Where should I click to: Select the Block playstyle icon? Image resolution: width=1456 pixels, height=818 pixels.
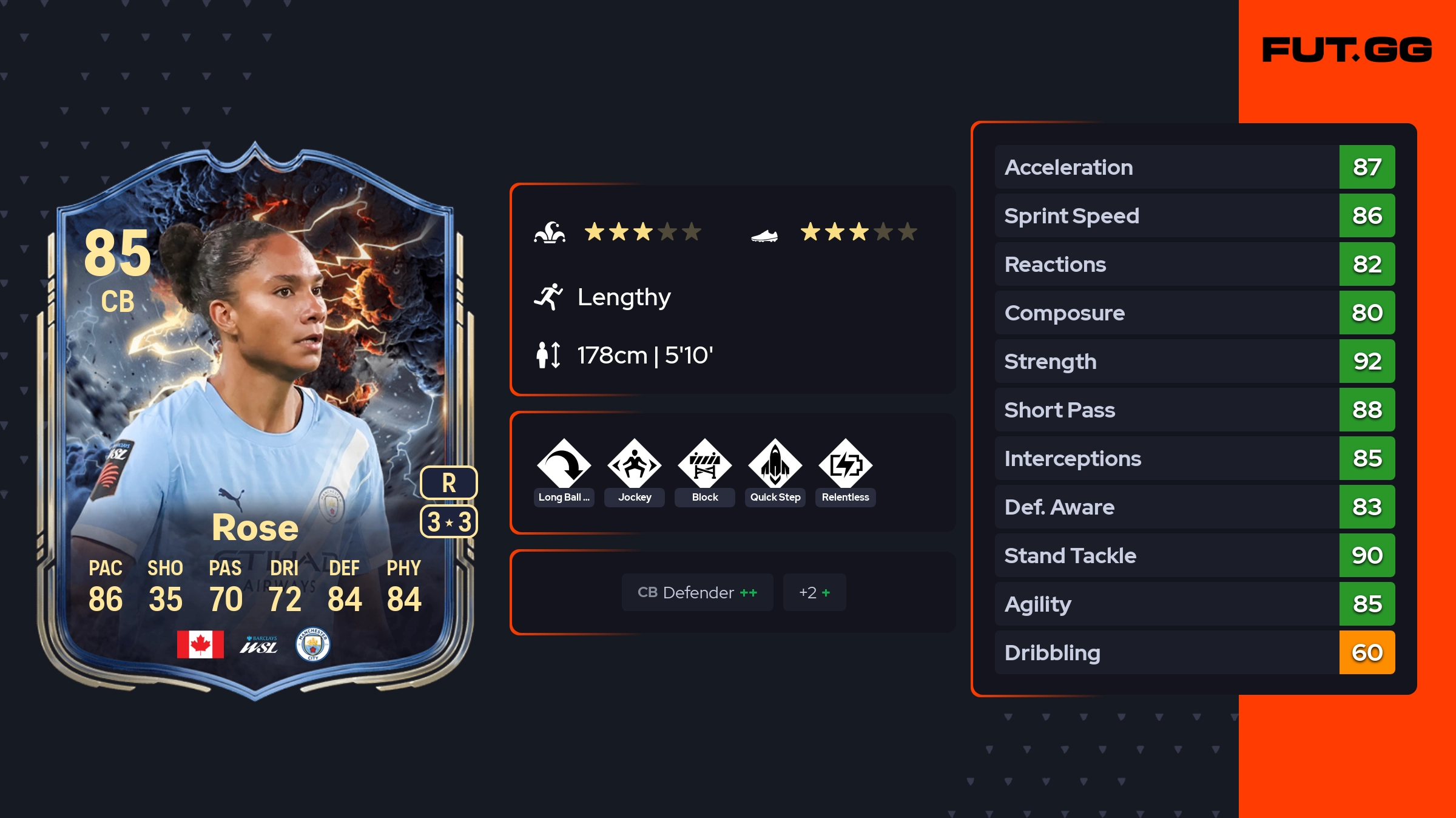(x=705, y=464)
